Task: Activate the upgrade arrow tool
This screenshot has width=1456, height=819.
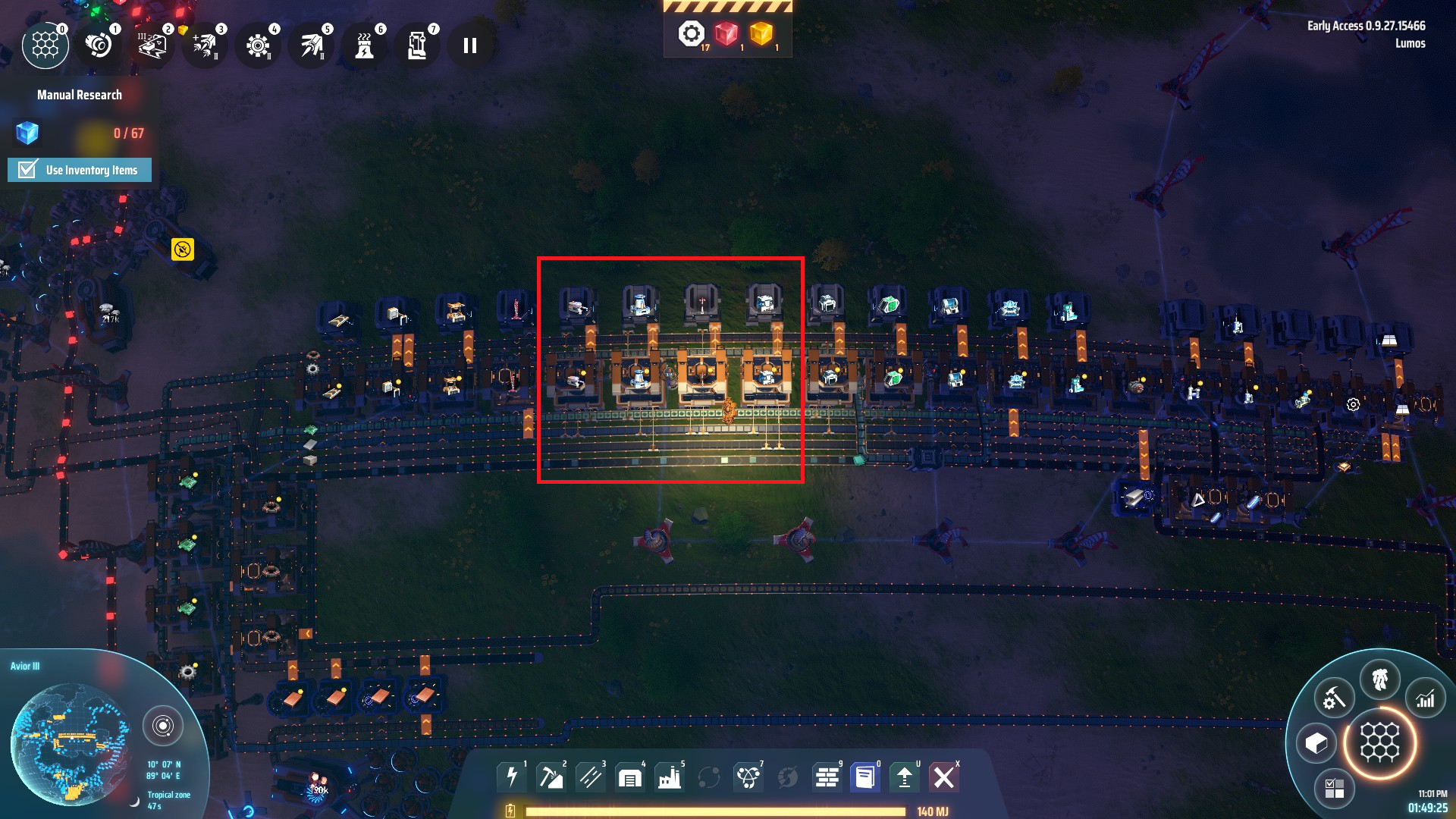Action: click(x=905, y=777)
